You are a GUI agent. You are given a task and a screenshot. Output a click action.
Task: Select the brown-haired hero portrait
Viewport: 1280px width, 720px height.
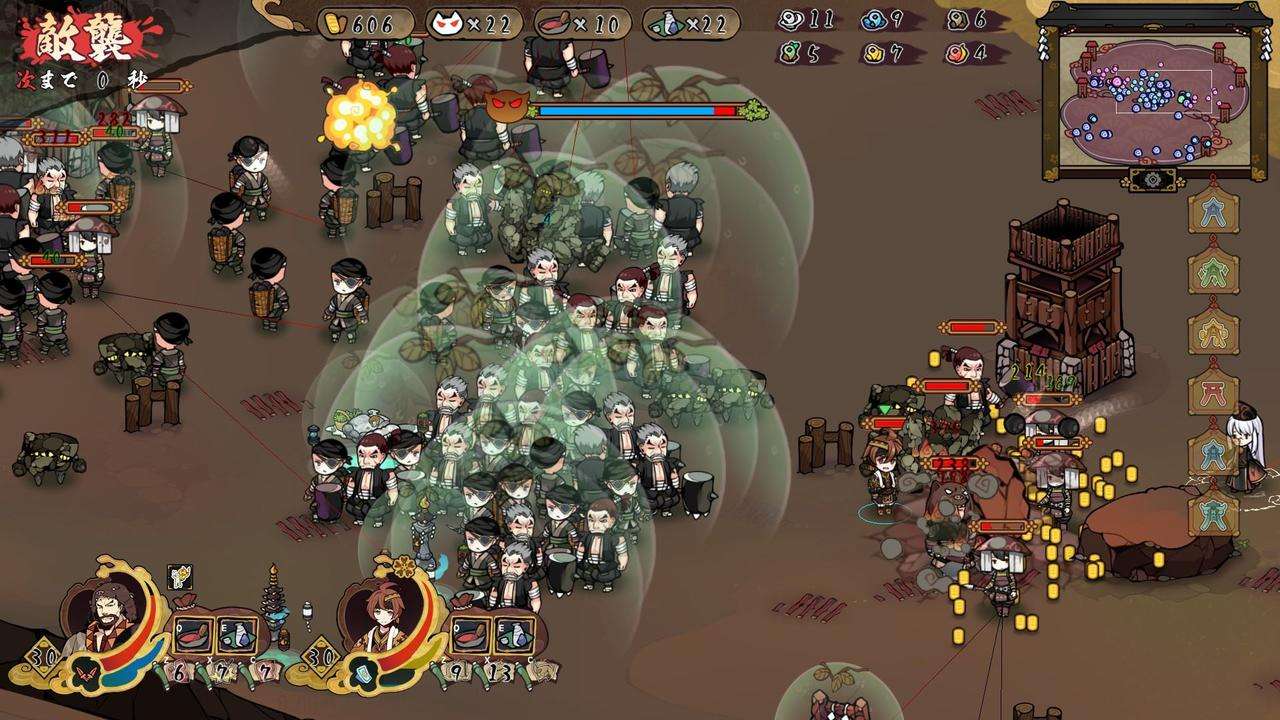tap(385, 621)
